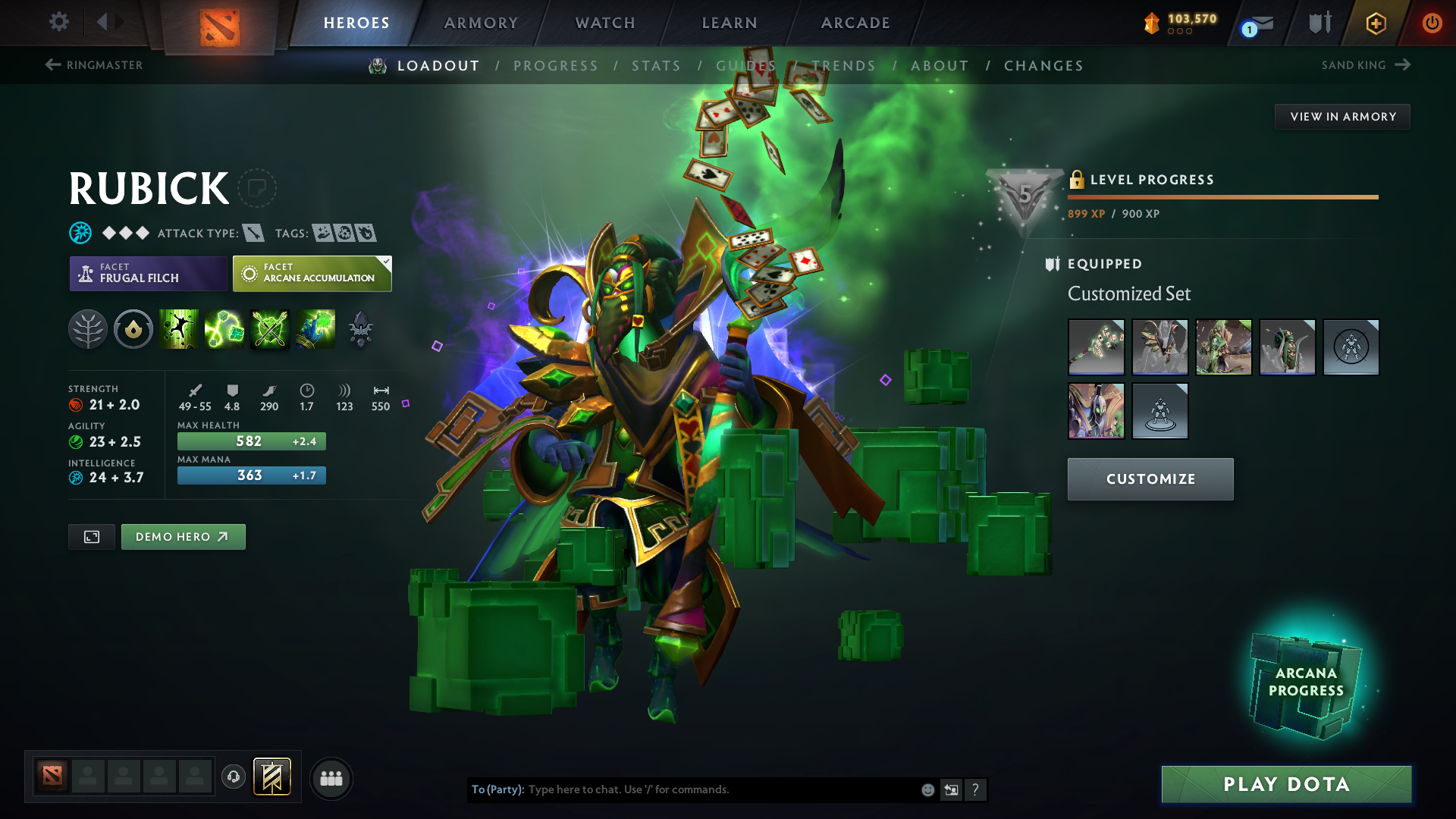Navigate forward to Sand King

[1365, 64]
